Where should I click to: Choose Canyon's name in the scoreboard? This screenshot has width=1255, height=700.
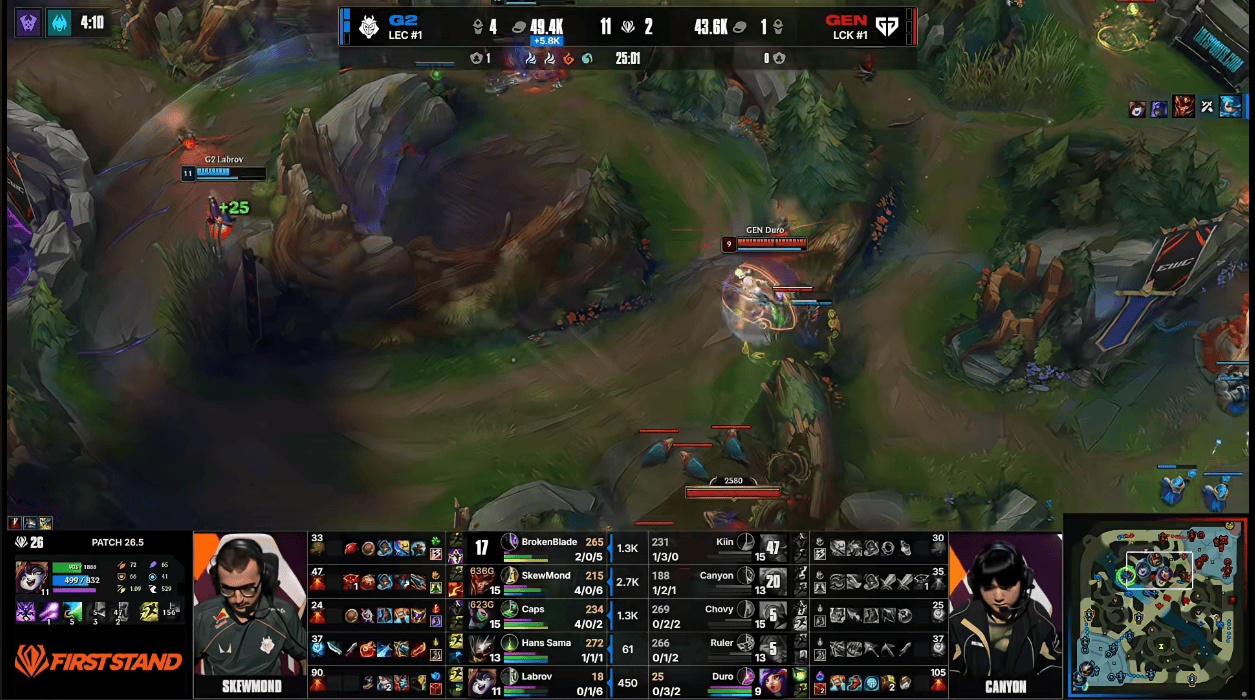[716, 575]
